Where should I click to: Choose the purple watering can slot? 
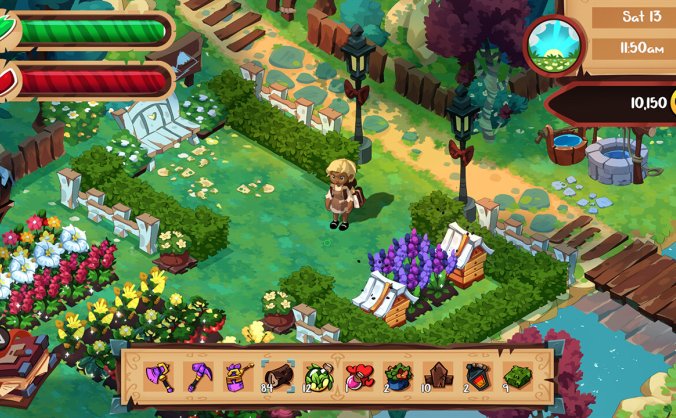(x=237, y=376)
